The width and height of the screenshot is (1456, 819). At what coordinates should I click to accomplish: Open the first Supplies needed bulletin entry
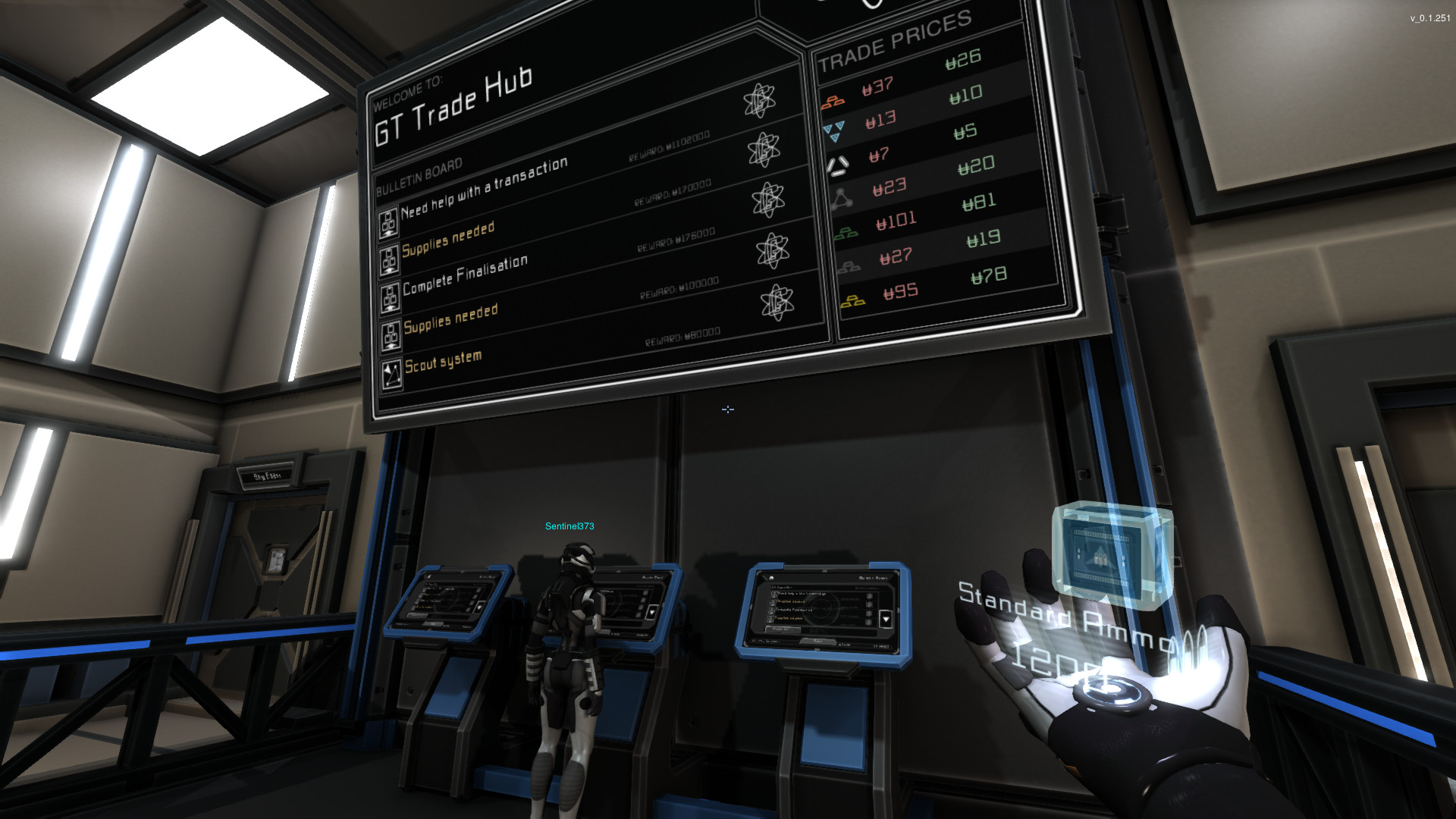449,239
